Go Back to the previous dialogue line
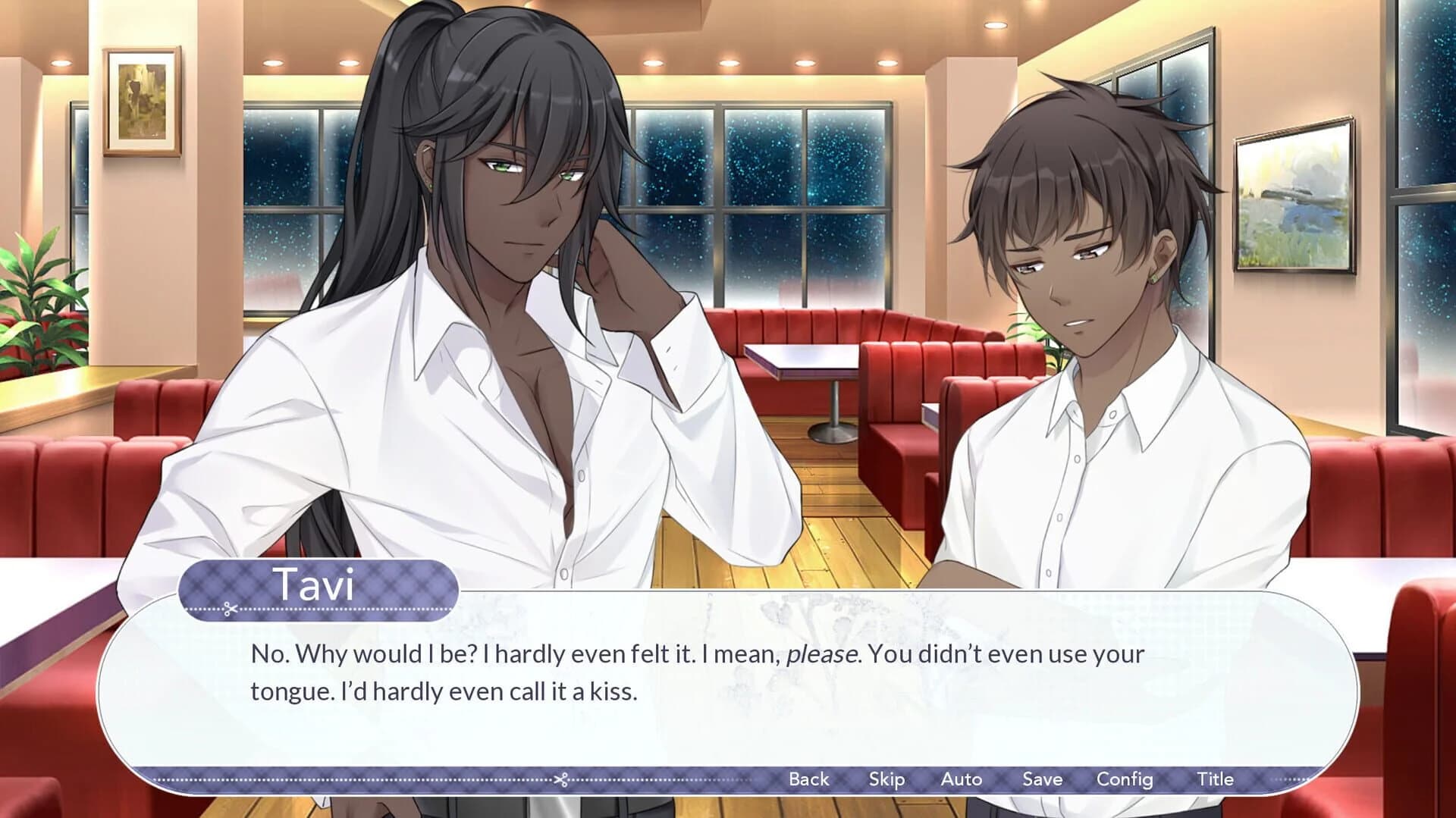The width and height of the screenshot is (1456, 818). 809,779
